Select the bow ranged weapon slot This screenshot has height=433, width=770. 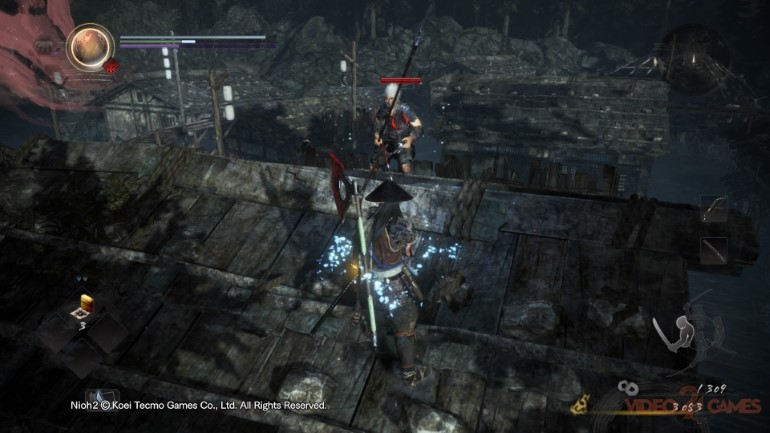pos(713,210)
